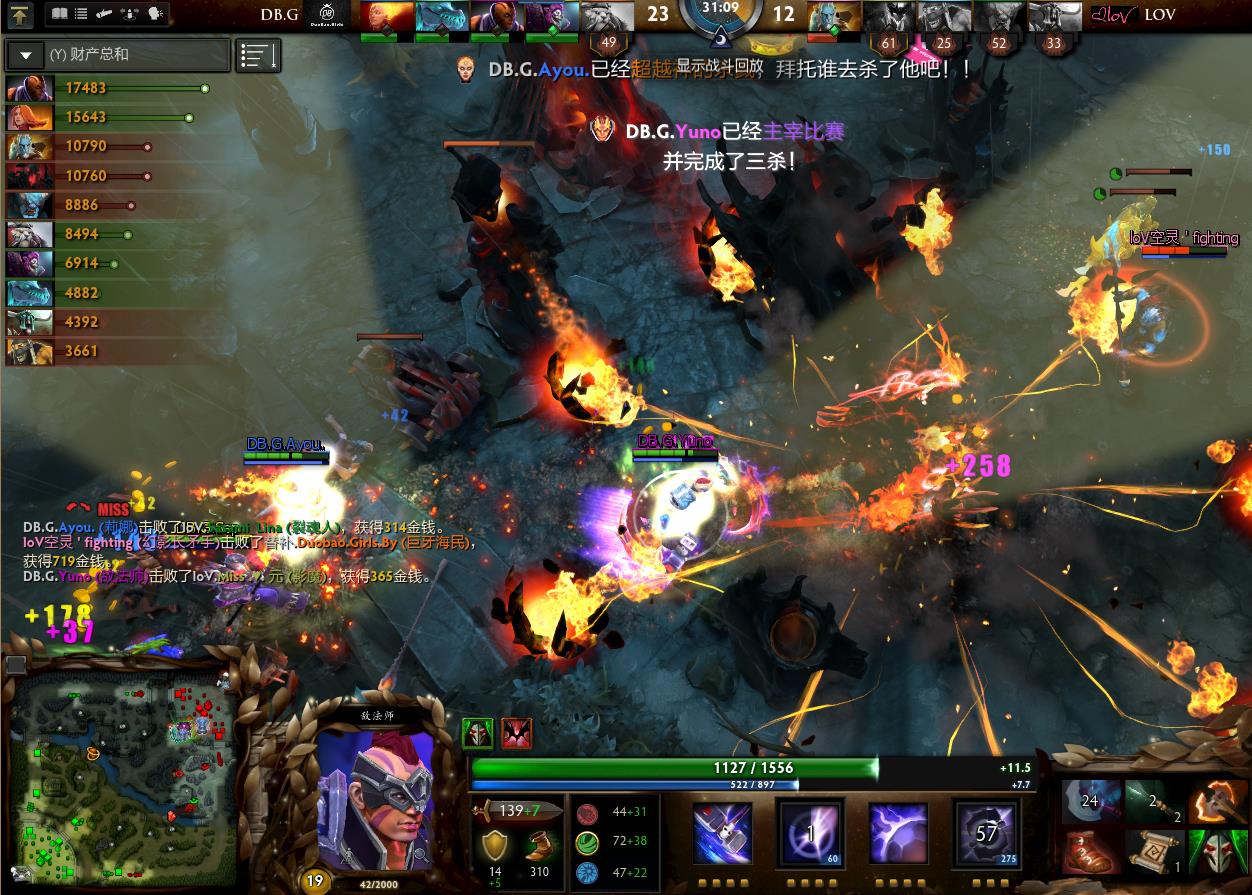1252x895 pixels.
Task: Select the green masked-face item in inventory
Action: 1216,851
